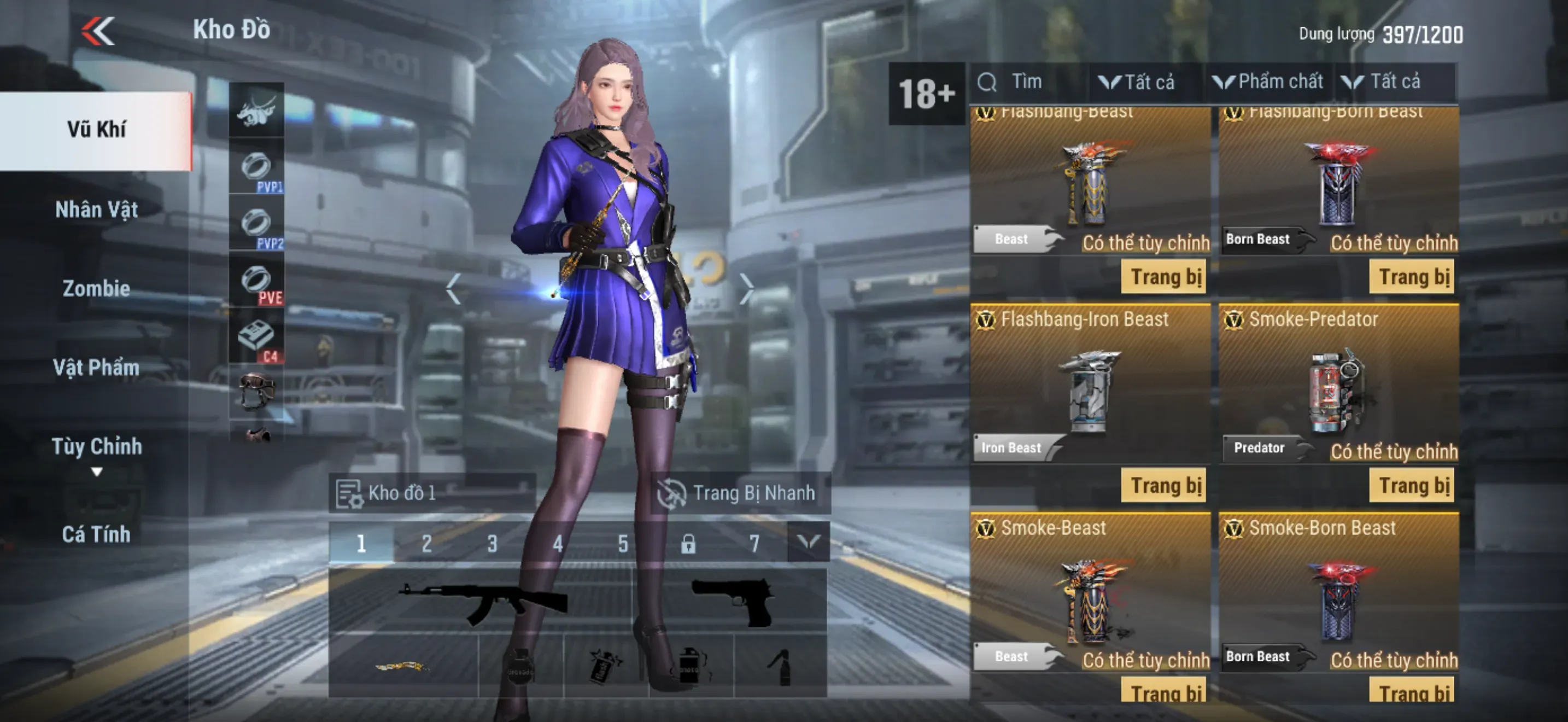
Task: Switch to the Vũ Khí category
Action: click(x=96, y=130)
